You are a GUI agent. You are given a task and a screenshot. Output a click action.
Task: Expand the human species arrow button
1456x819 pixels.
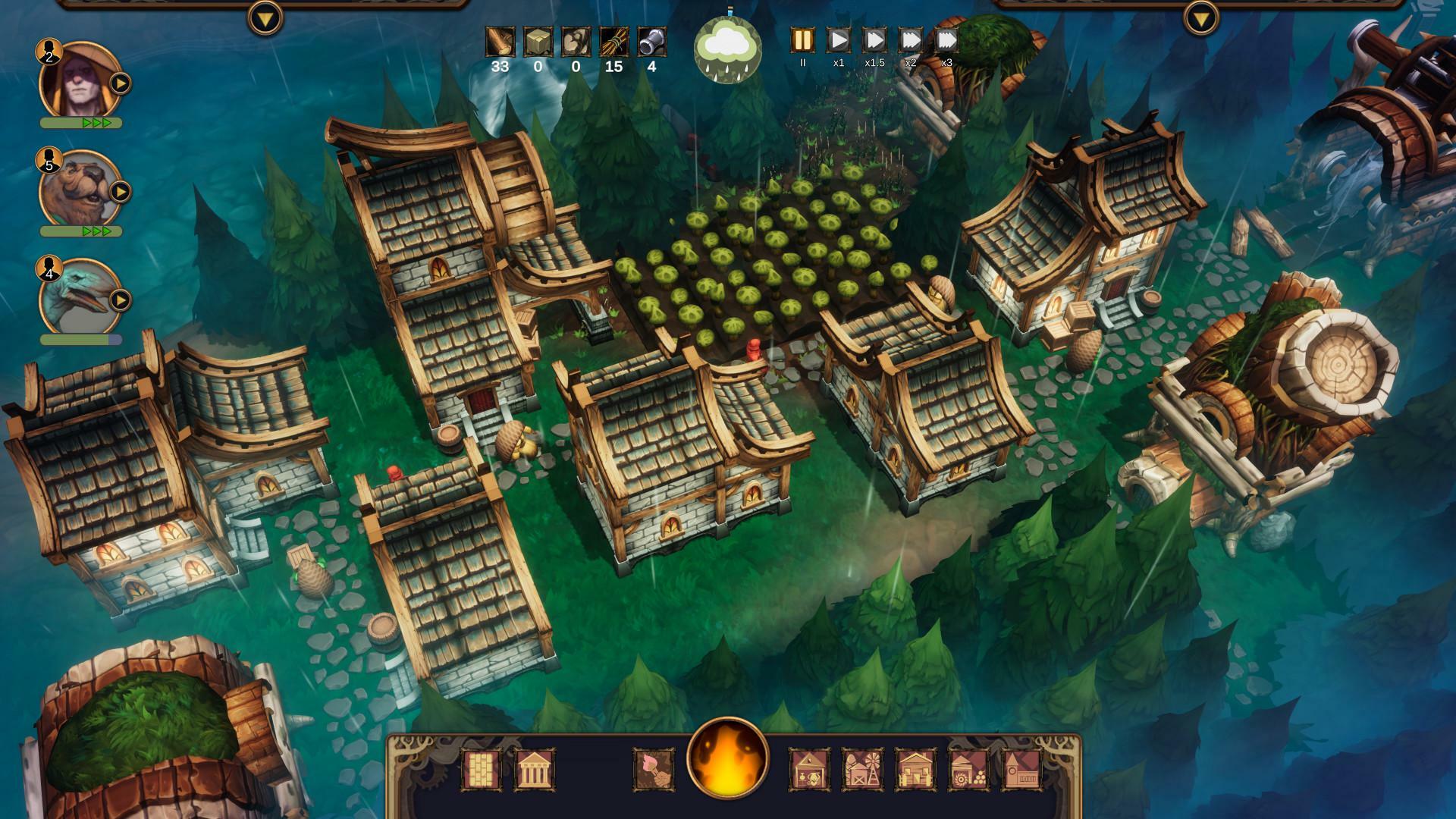pyautogui.click(x=121, y=83)
